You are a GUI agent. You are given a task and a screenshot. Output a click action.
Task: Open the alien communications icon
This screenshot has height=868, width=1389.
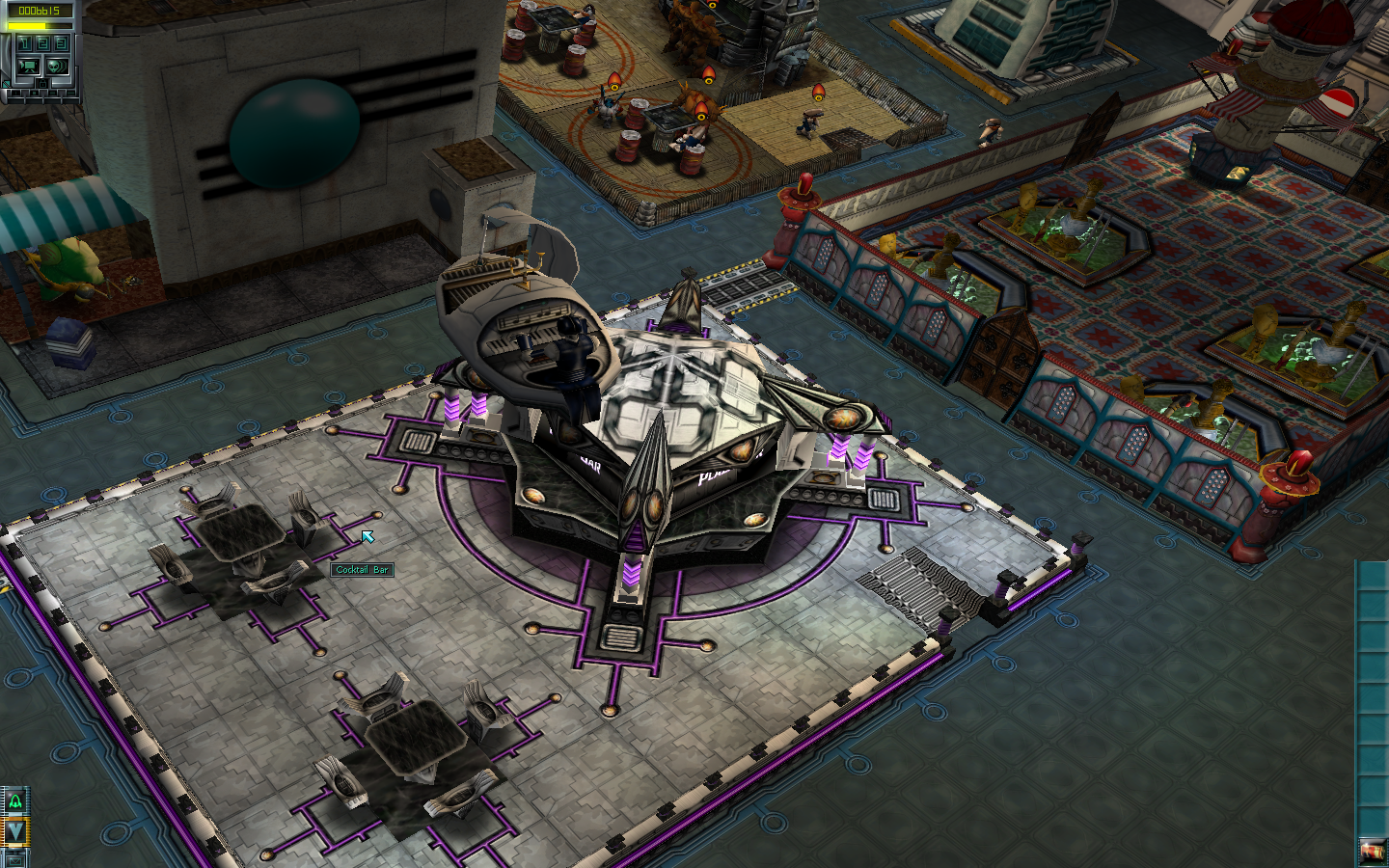pyautogui.click(x=57, y=67)
